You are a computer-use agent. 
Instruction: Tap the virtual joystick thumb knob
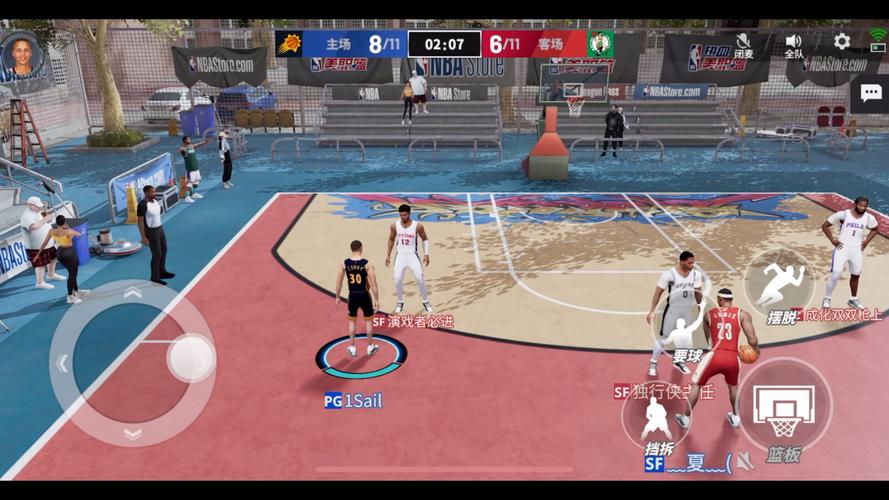189,357
